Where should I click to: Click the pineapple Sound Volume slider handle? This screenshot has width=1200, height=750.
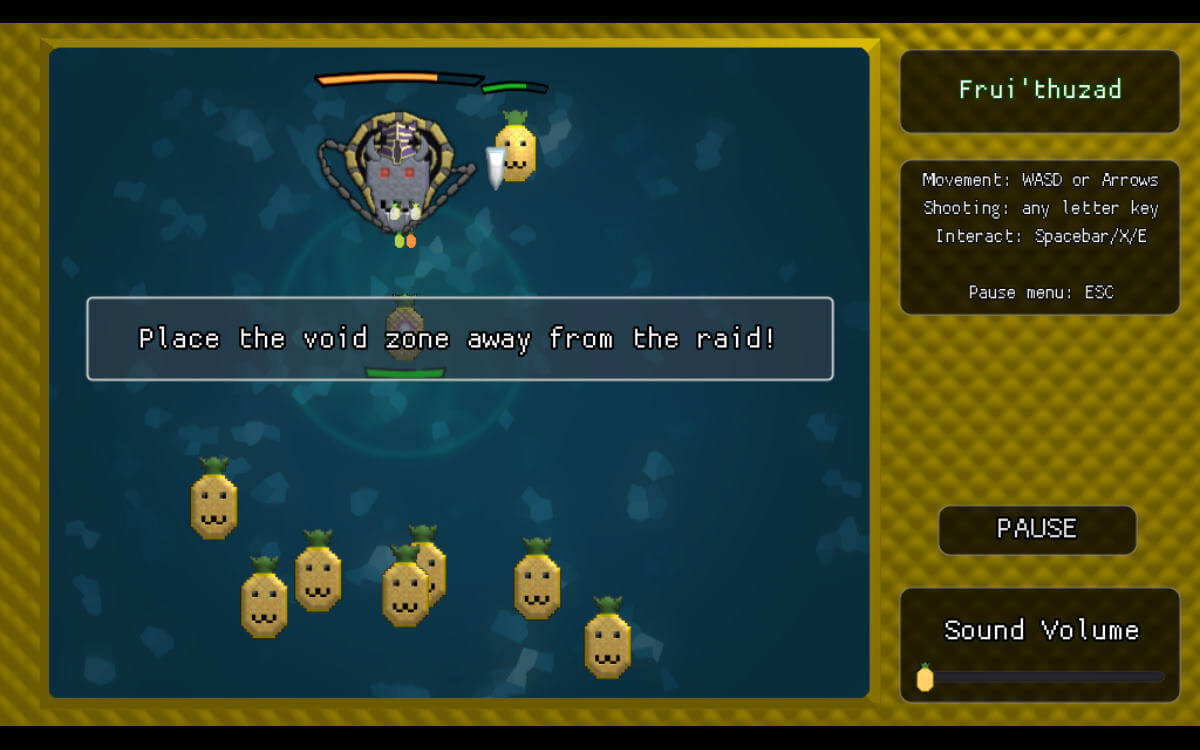click(925, 678)
